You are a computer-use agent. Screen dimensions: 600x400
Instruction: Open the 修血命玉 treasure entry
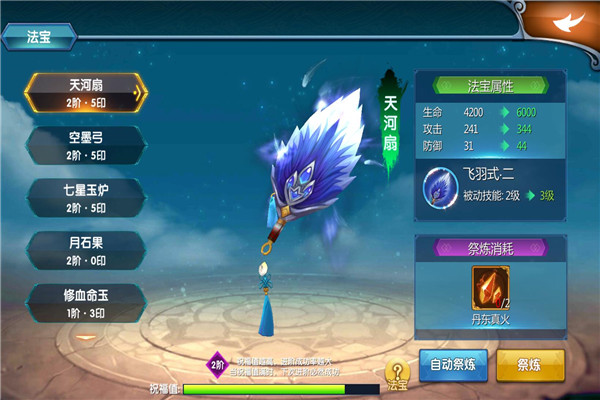(x=85, y=300)
